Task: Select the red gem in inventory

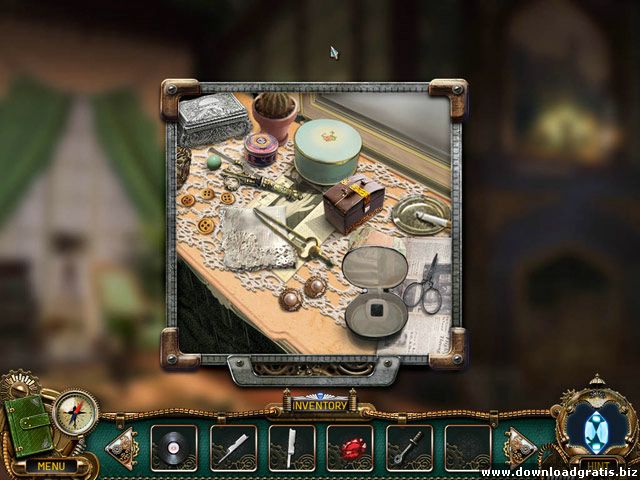Action: [350, 447]
